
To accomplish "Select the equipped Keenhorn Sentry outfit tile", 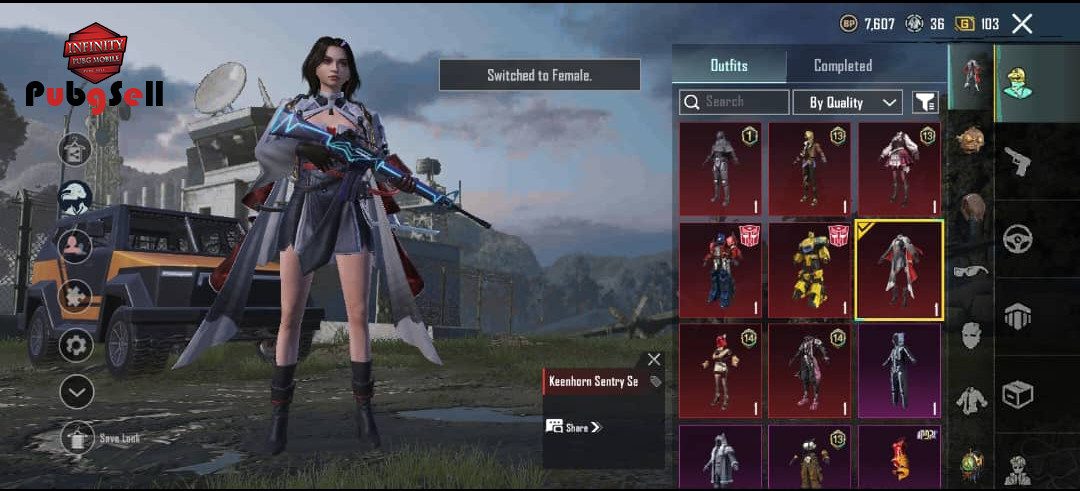I will point(899,269).
